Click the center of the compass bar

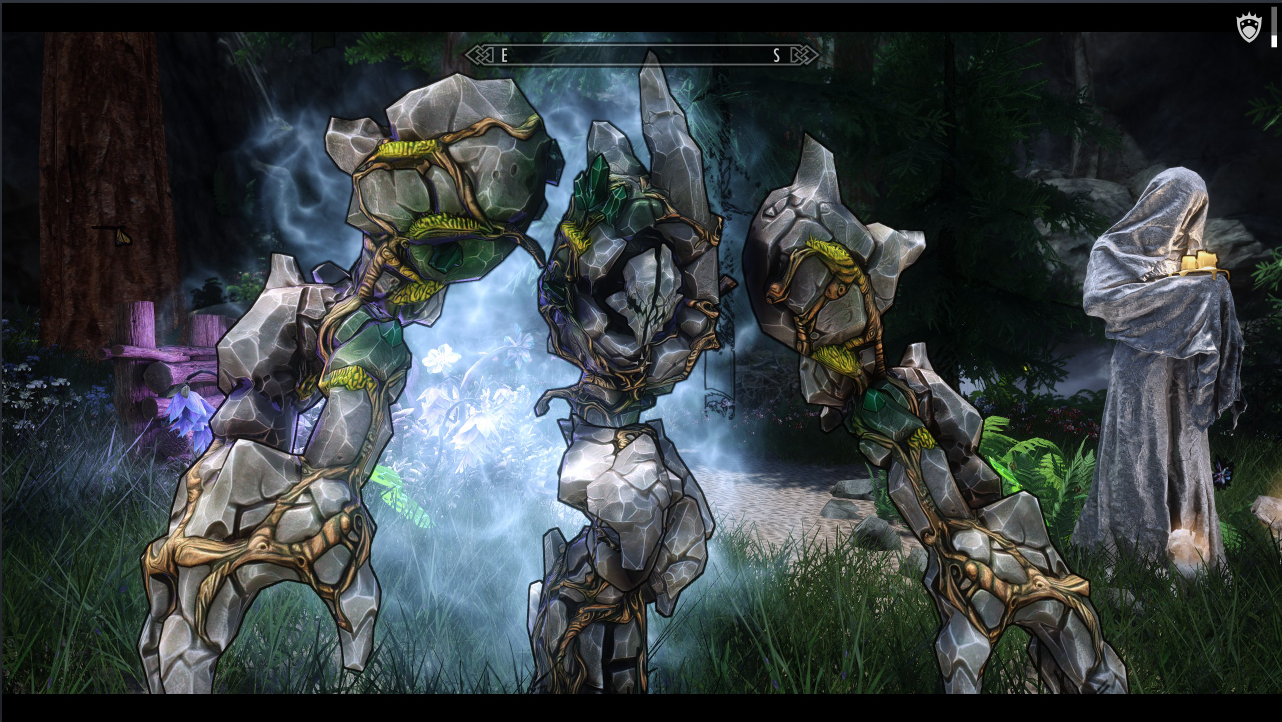(x=640, y=56)
